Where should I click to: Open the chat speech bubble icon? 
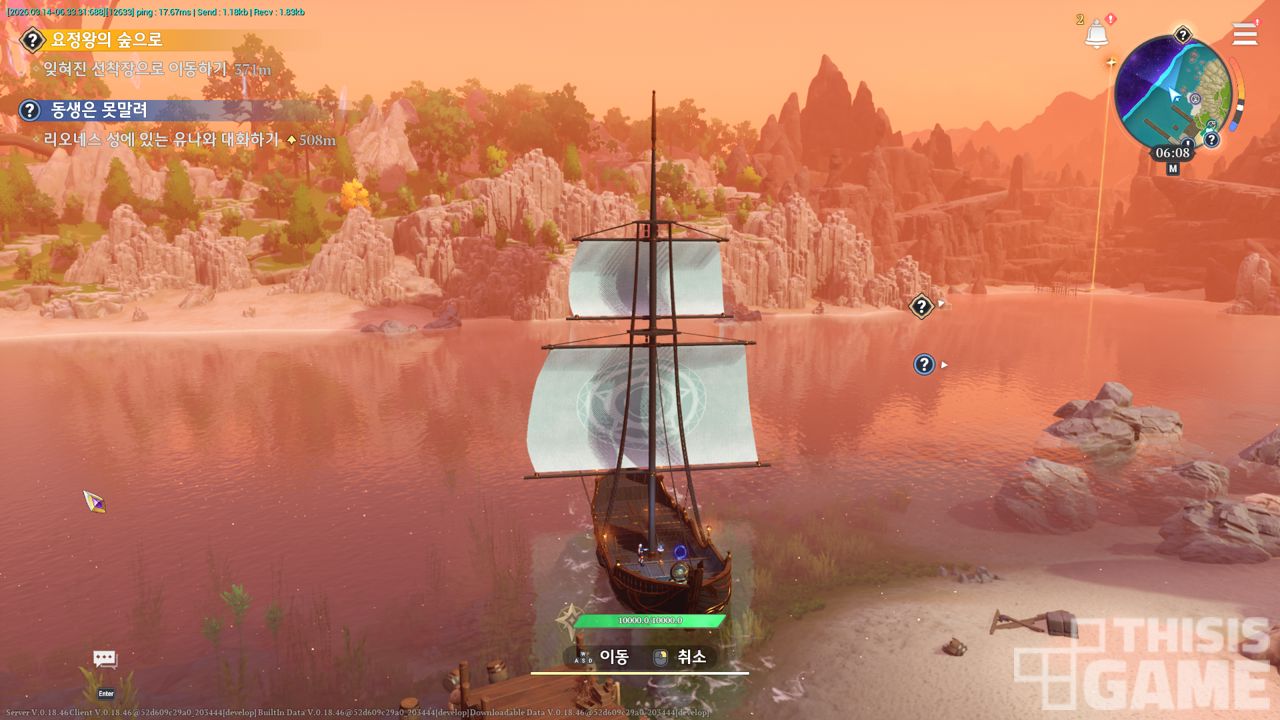pyautogui.click(x=105, y=659)
